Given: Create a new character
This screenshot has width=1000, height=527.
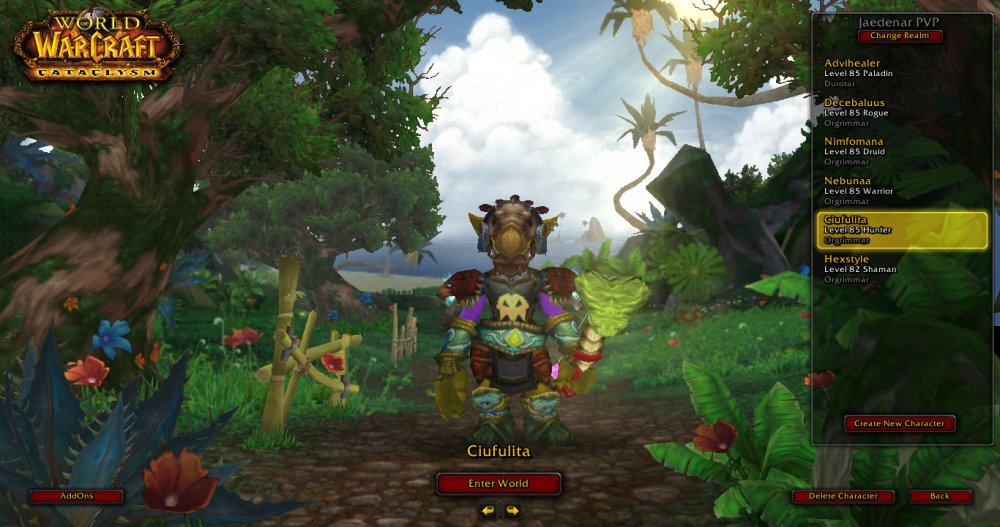Looking at the screenshot, I should point(899,424).
